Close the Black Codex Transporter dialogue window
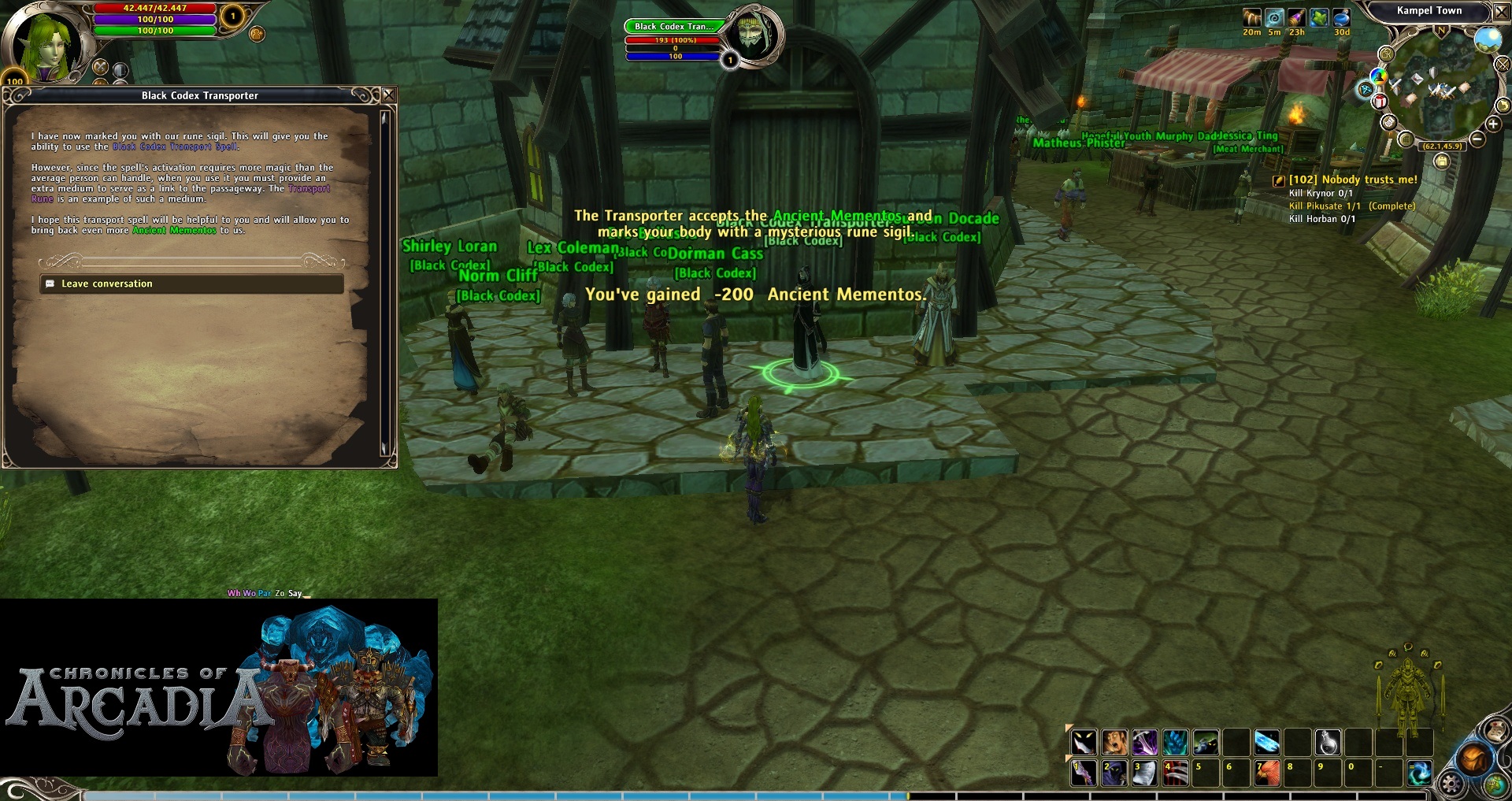 [388, 95]
